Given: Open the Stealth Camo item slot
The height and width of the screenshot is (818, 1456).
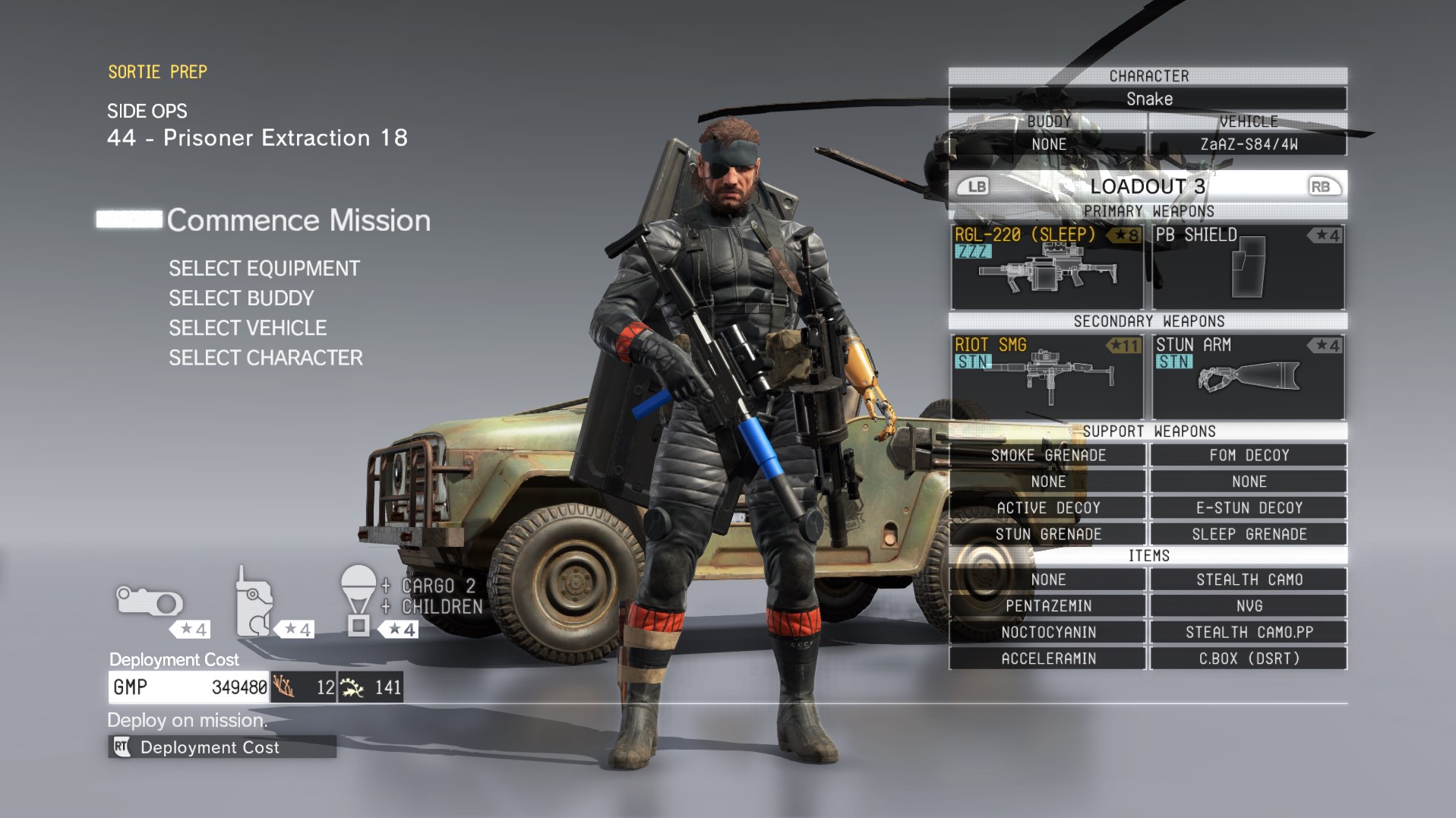Looking at the screenshot, I should coord(1249,580).
